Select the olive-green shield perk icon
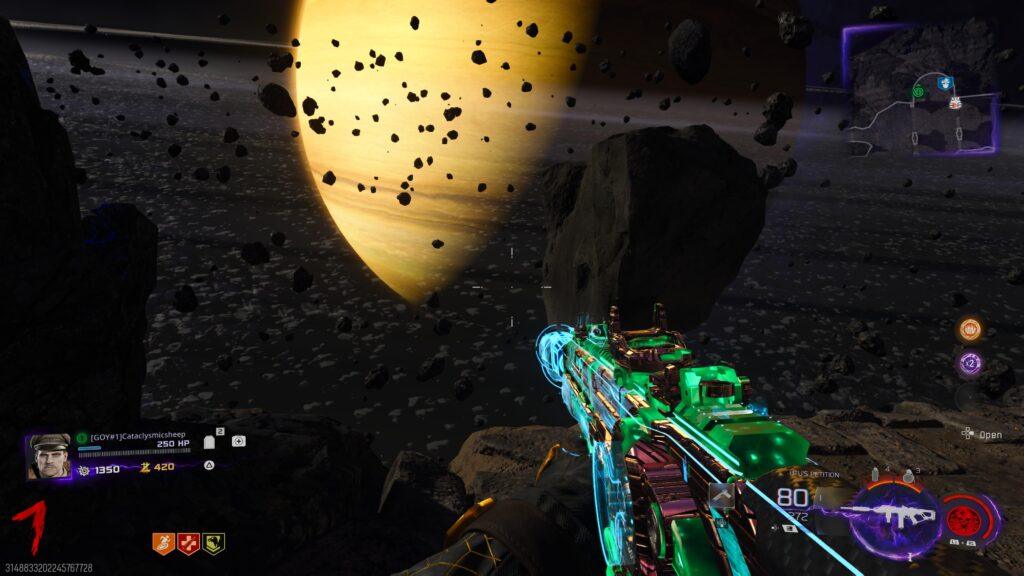Screen dimensions: 1024x576 (213, 543)
